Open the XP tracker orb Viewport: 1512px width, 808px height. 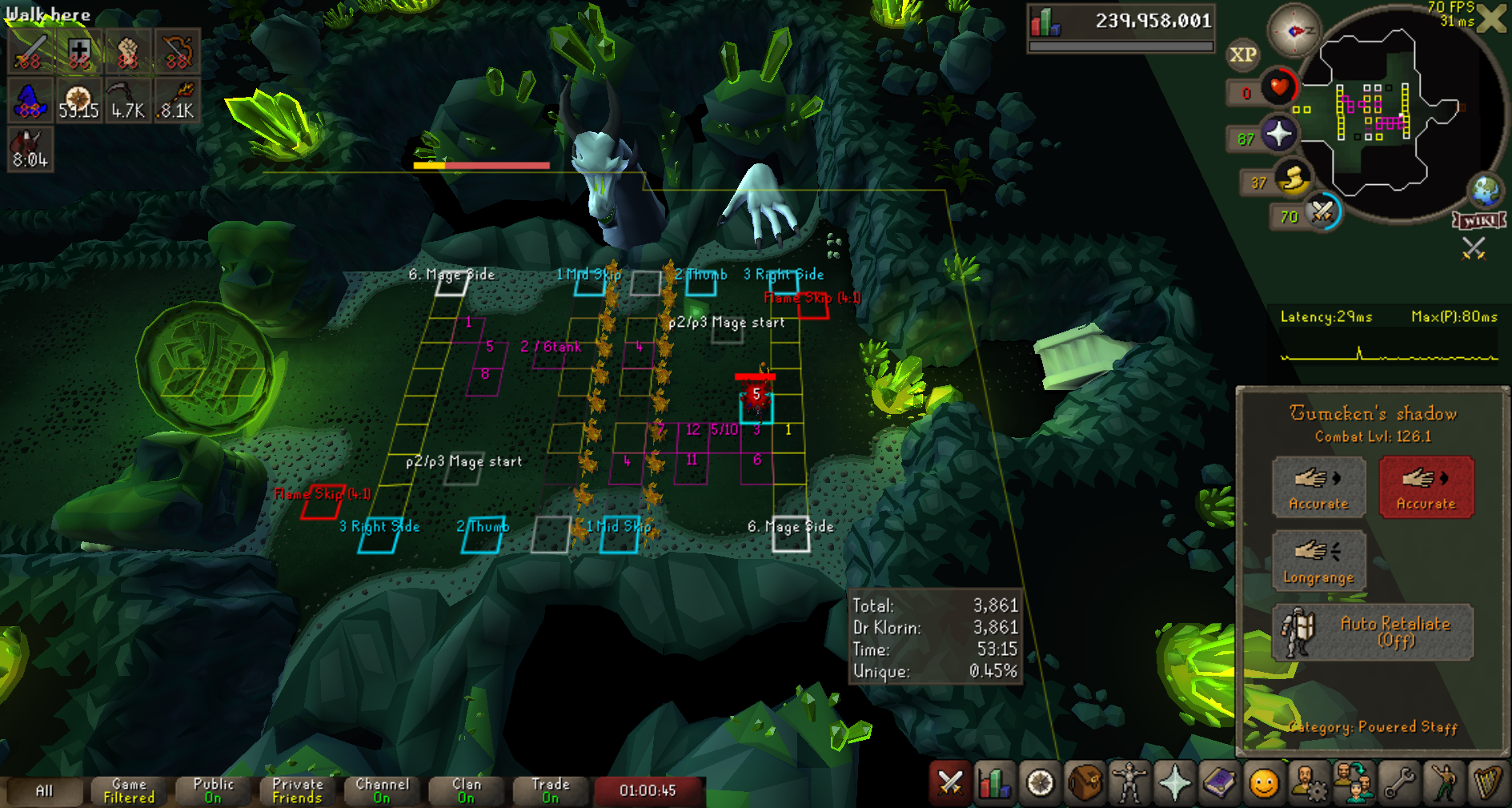pyautogui.click(x=1242, y=54)
